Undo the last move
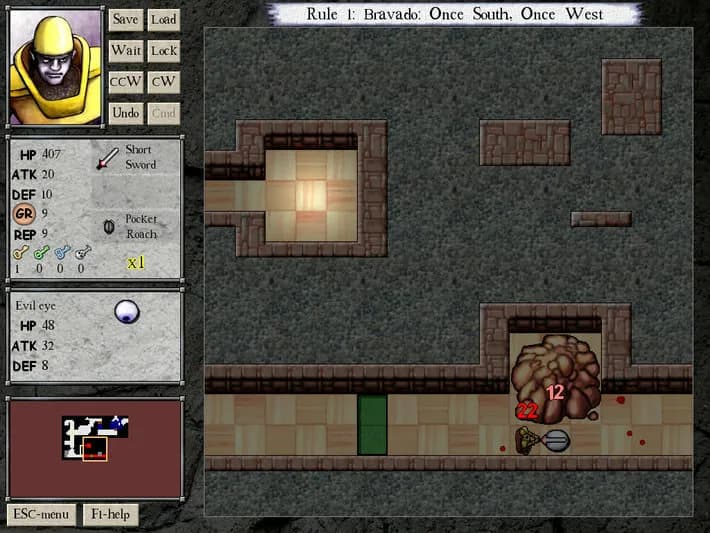 [x=125, y=113]
